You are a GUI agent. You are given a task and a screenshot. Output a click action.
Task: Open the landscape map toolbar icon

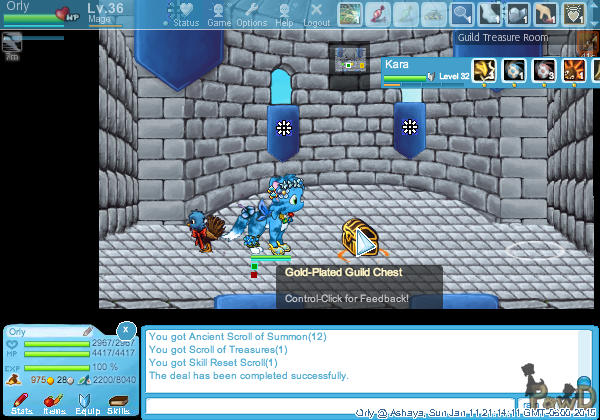[x=349, y=14]
